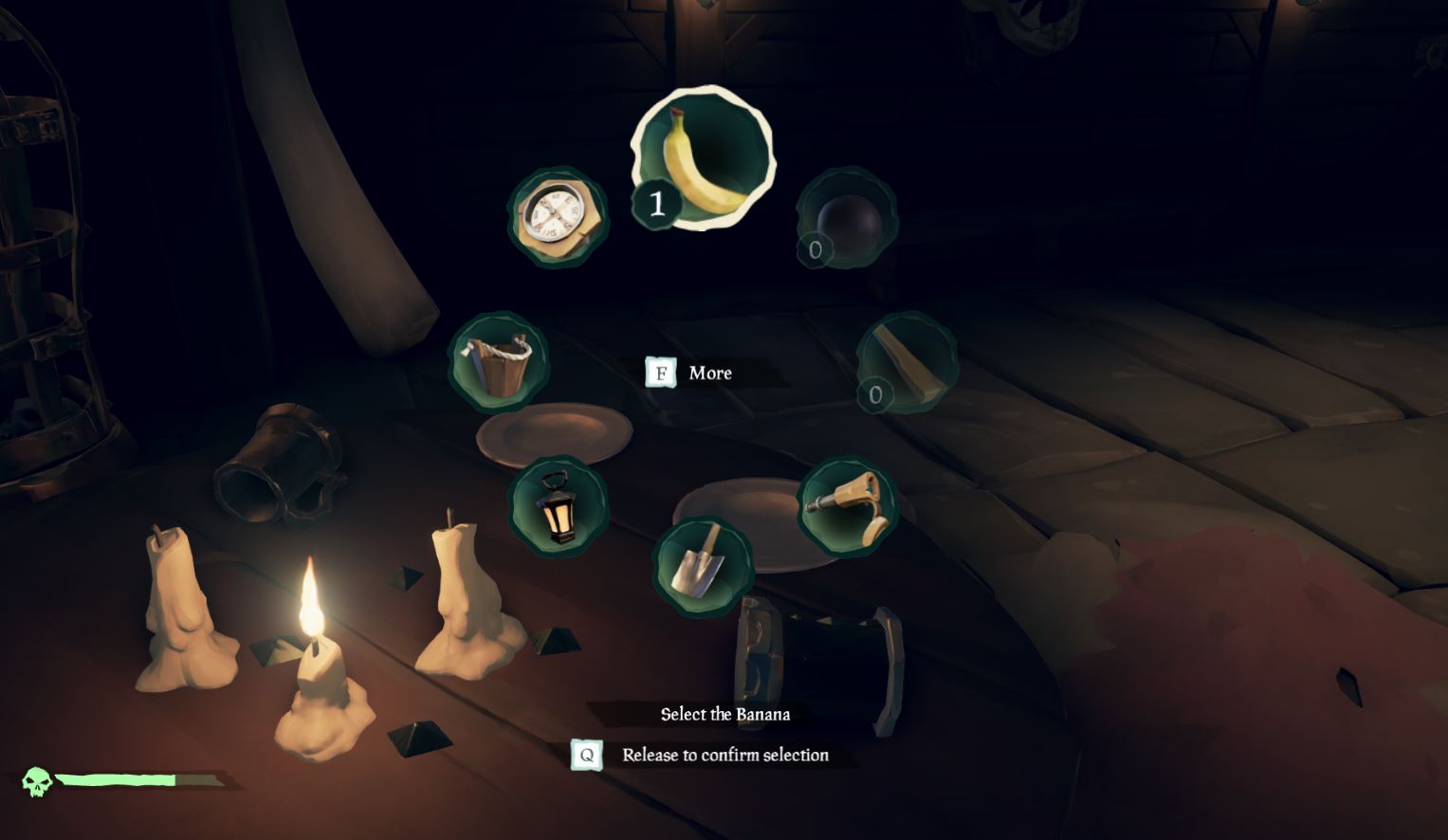
Task: Pick the wooden plank slot
Action: [906, 363]
